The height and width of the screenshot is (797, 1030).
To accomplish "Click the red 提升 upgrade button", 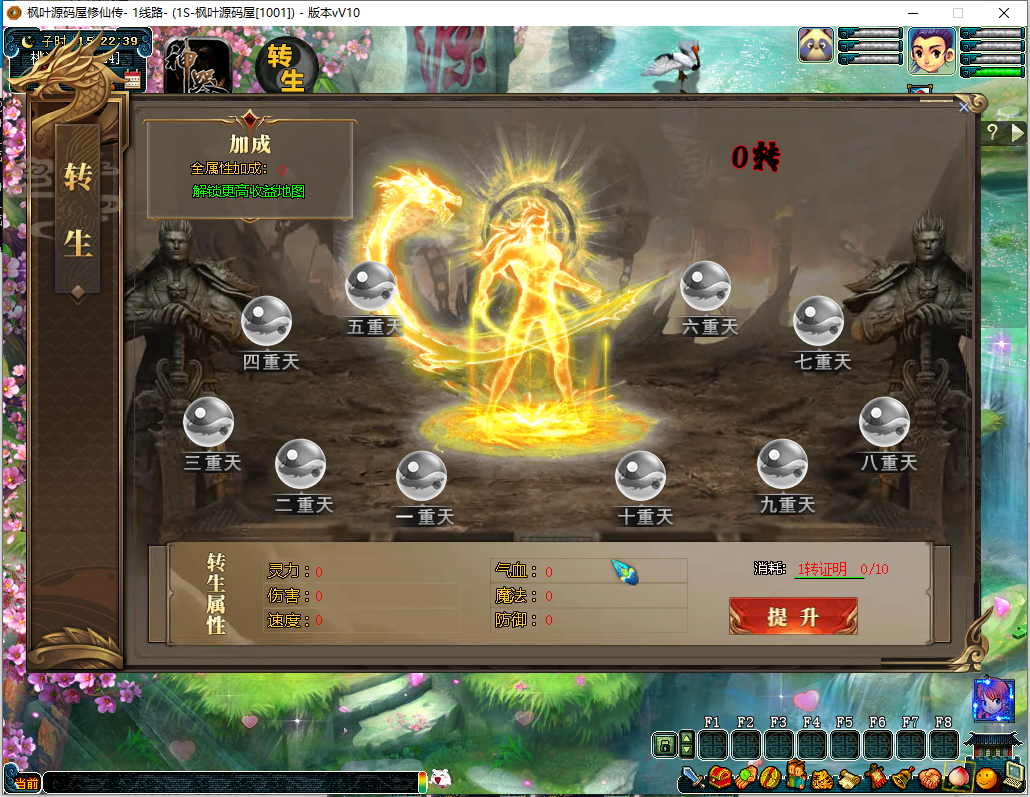I will point(793,616).
